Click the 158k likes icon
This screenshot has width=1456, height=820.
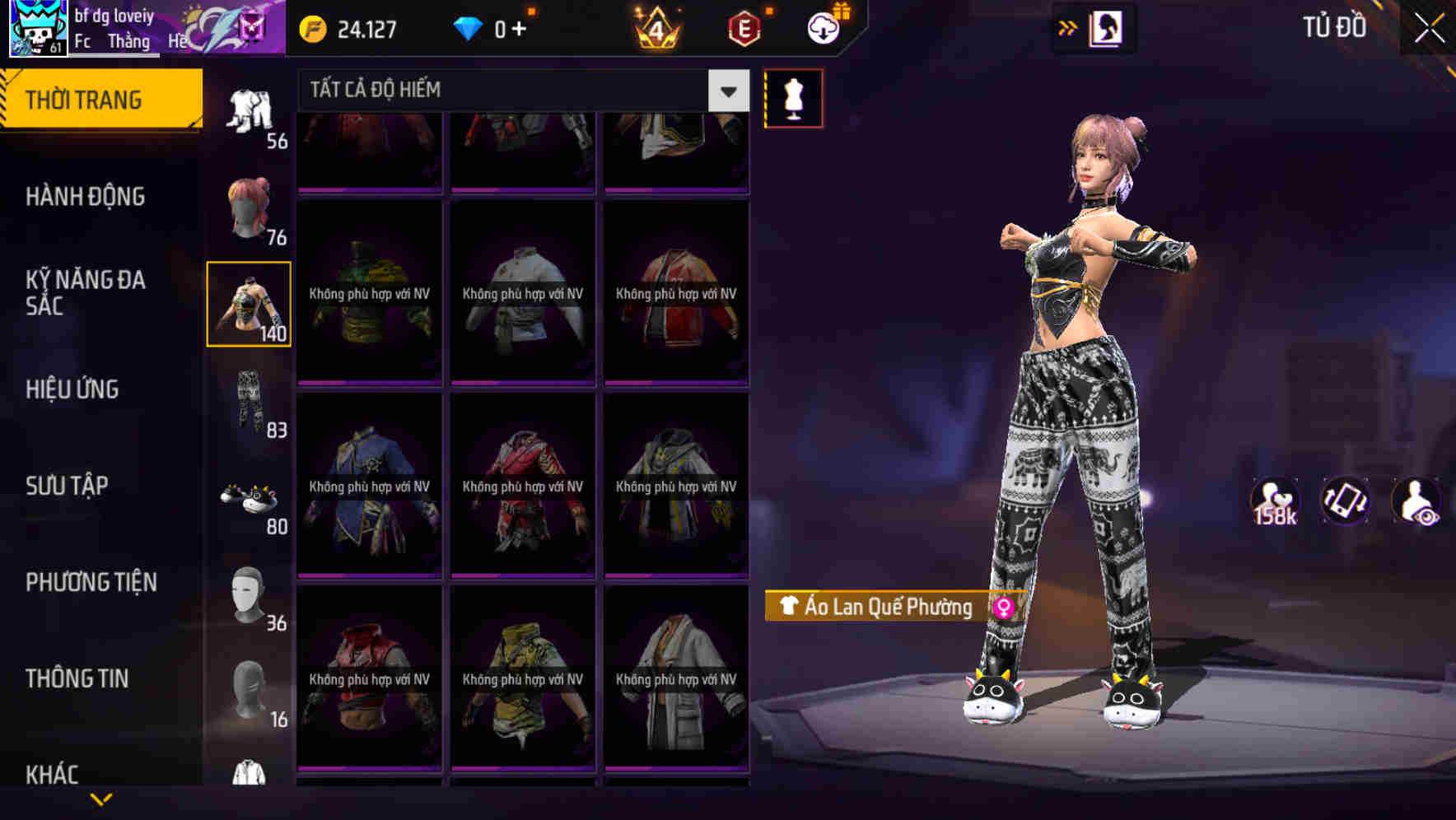point(1276,501)
